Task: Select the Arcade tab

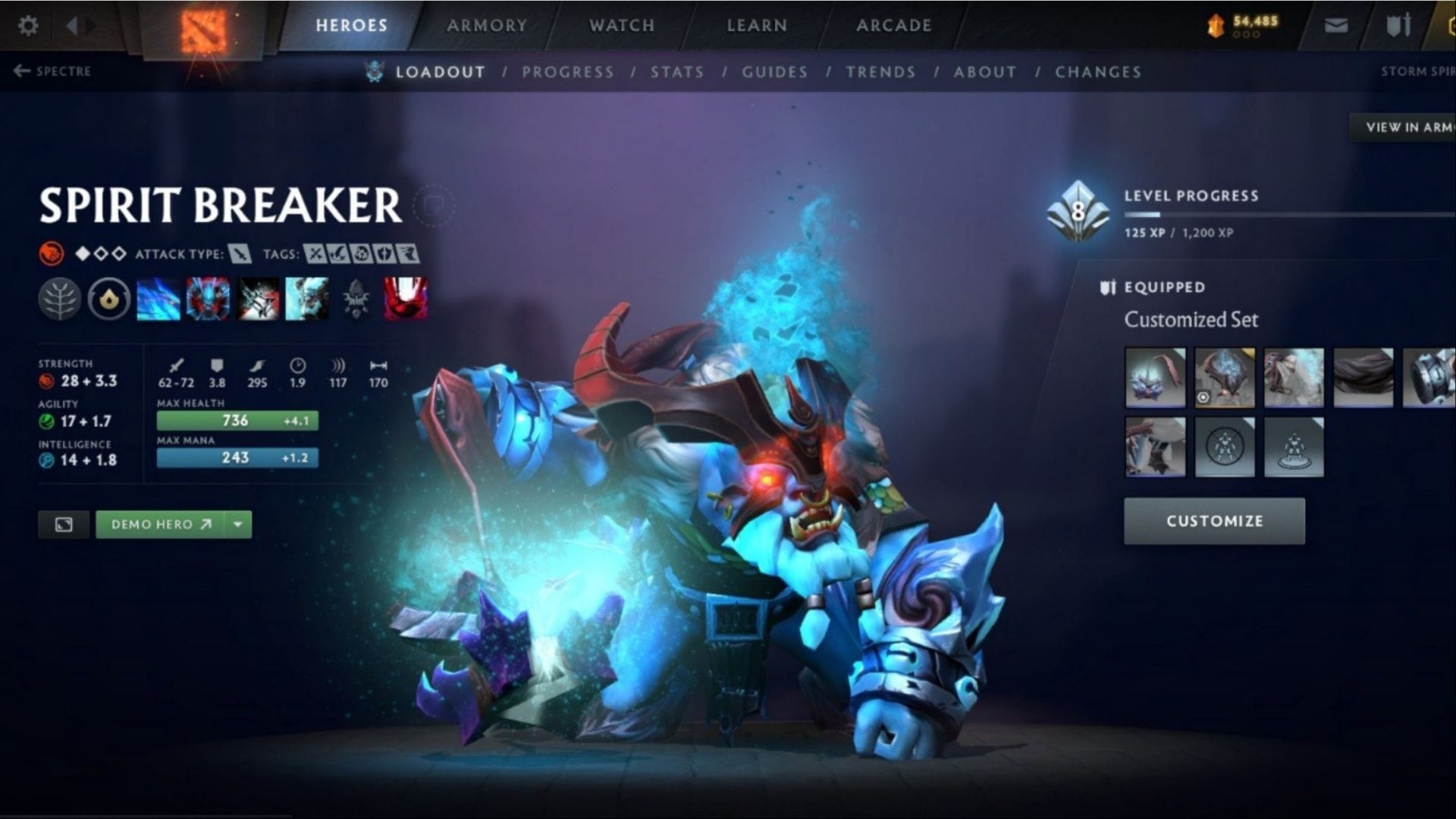Action: point(893,26)
